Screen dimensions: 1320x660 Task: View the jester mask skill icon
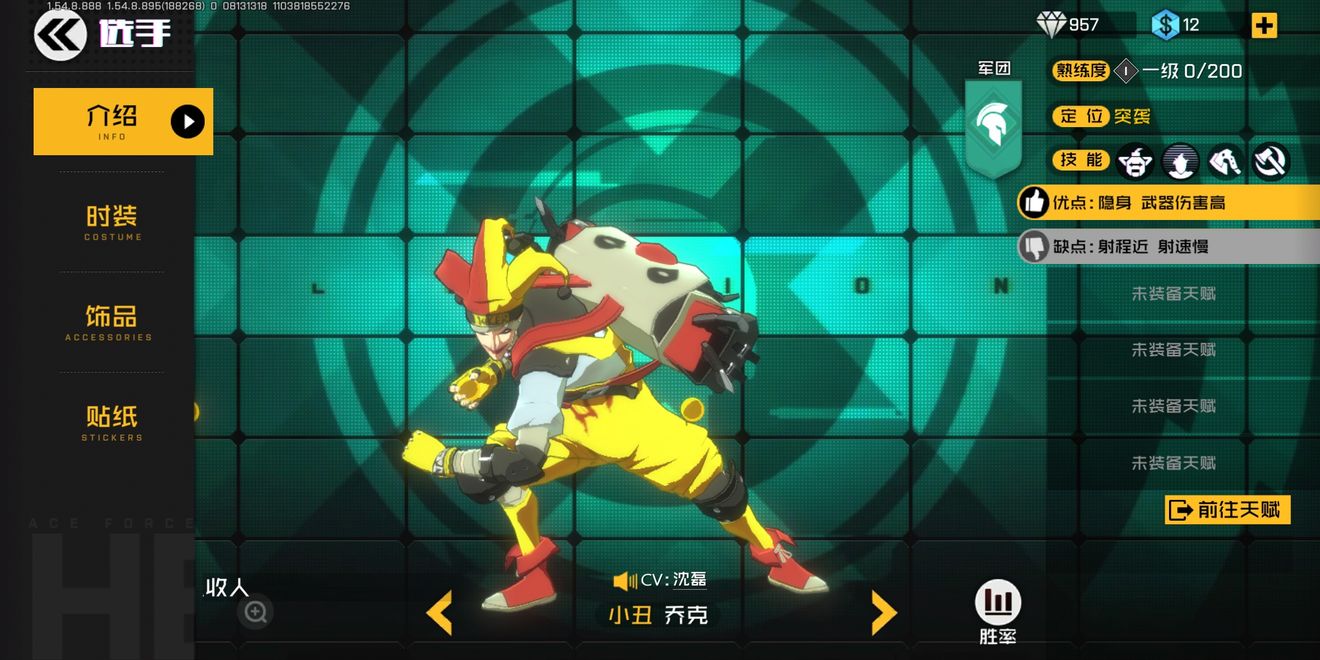pos(1135,160)
